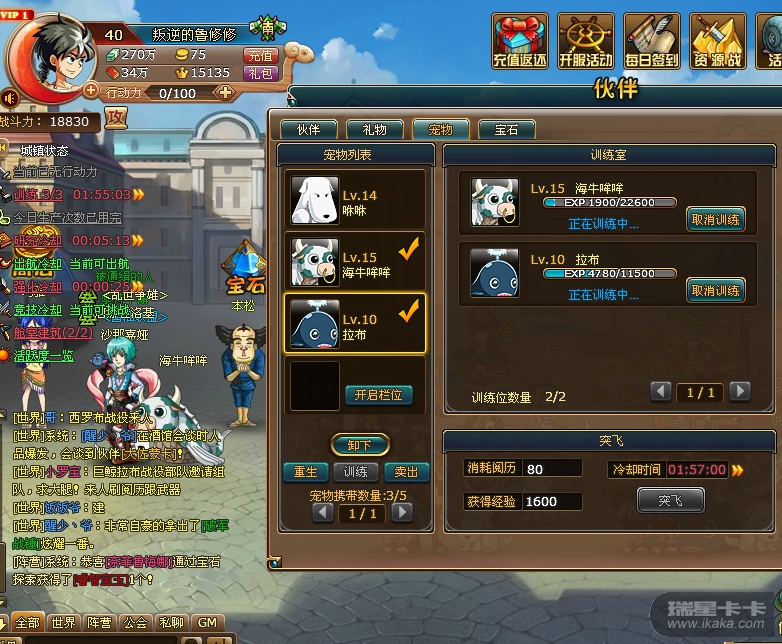Viewport: 782px width, 644px height.
Task: Click the 卸下 button
Action: point(360,445)
